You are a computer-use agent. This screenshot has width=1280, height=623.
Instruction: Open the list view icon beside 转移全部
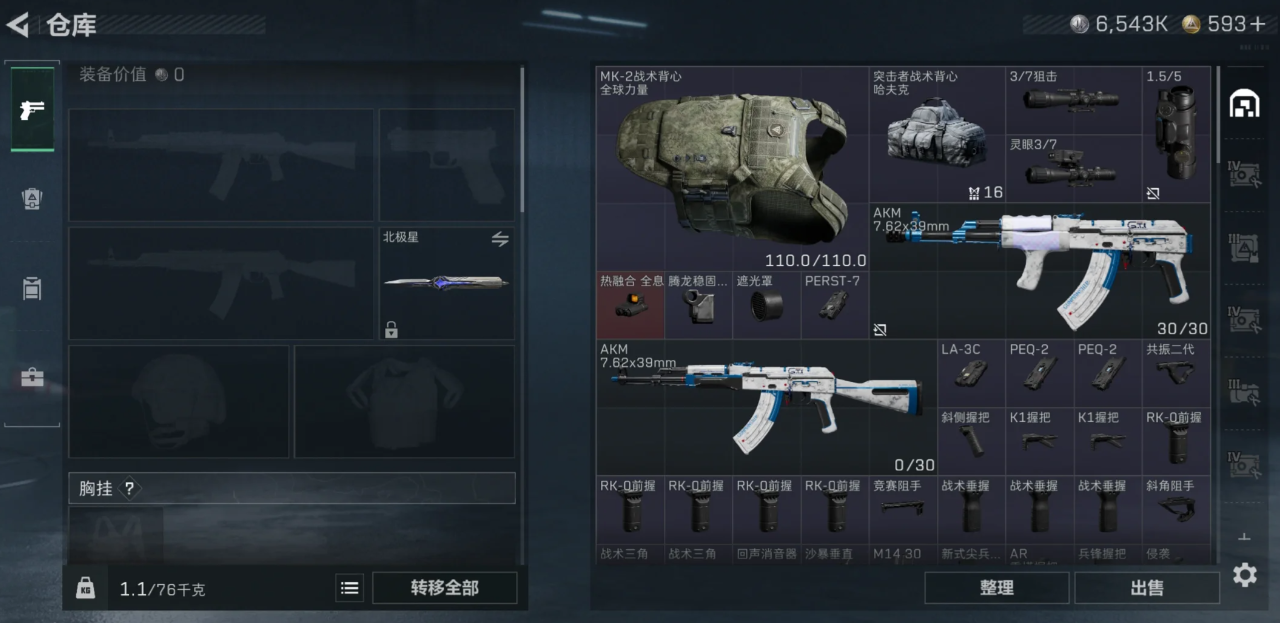point(349,588)
